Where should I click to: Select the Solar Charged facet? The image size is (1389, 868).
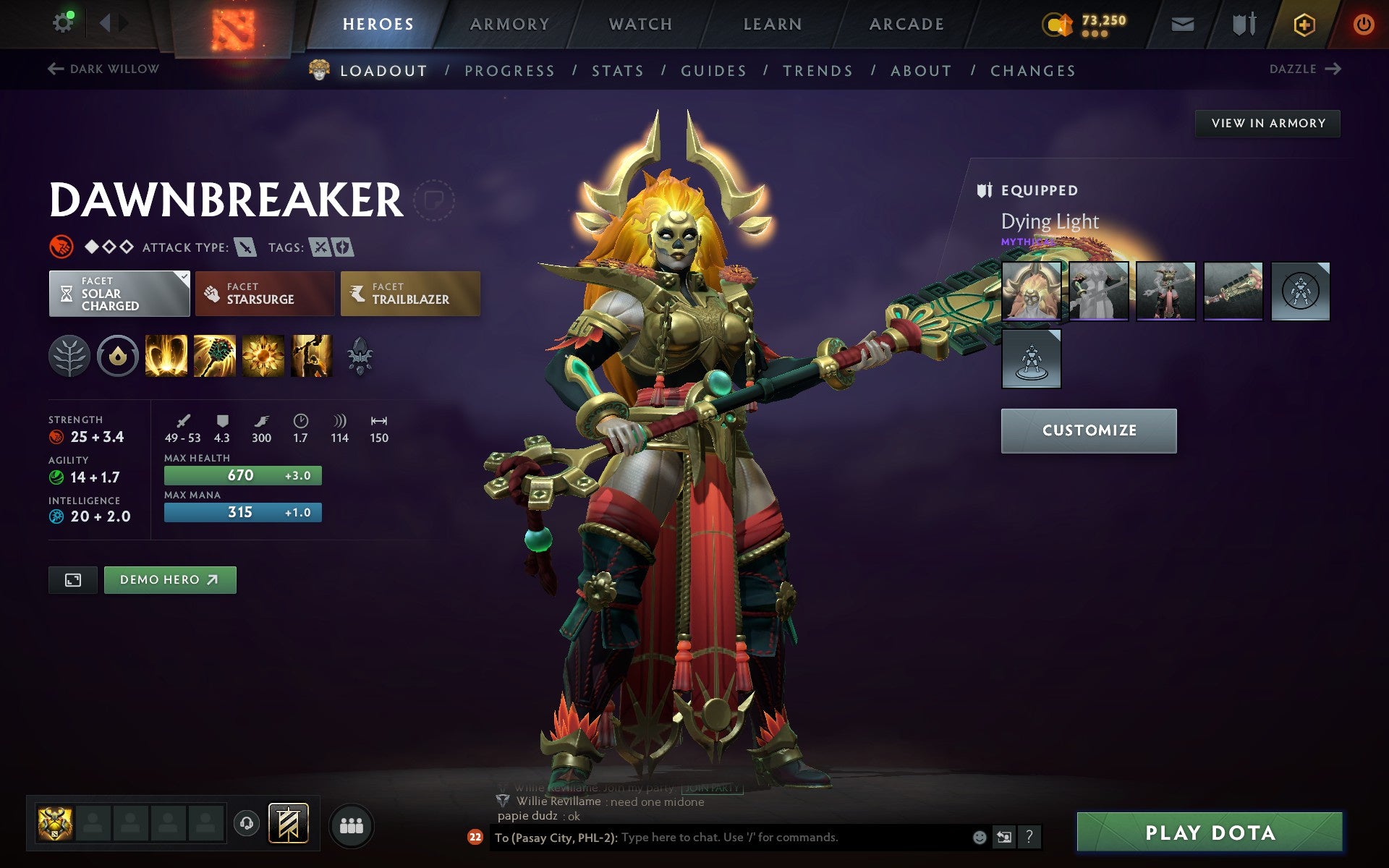point(119,293)
